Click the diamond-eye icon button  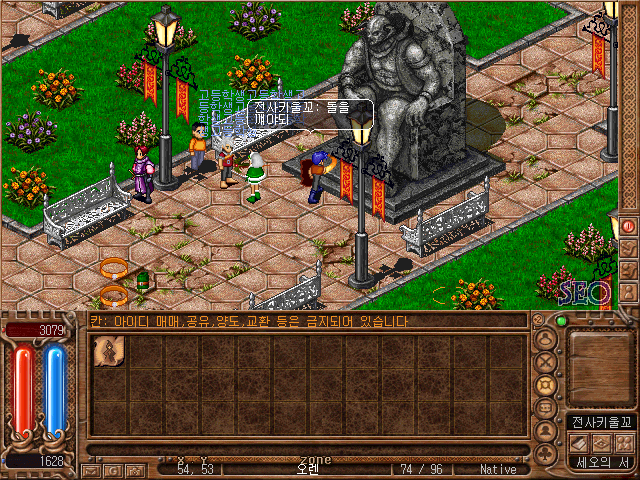[600, 442]
